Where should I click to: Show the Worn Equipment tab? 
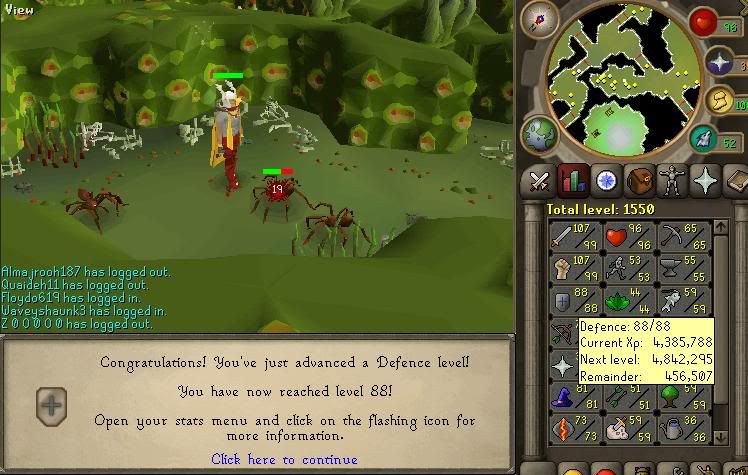tap(671, 181)
